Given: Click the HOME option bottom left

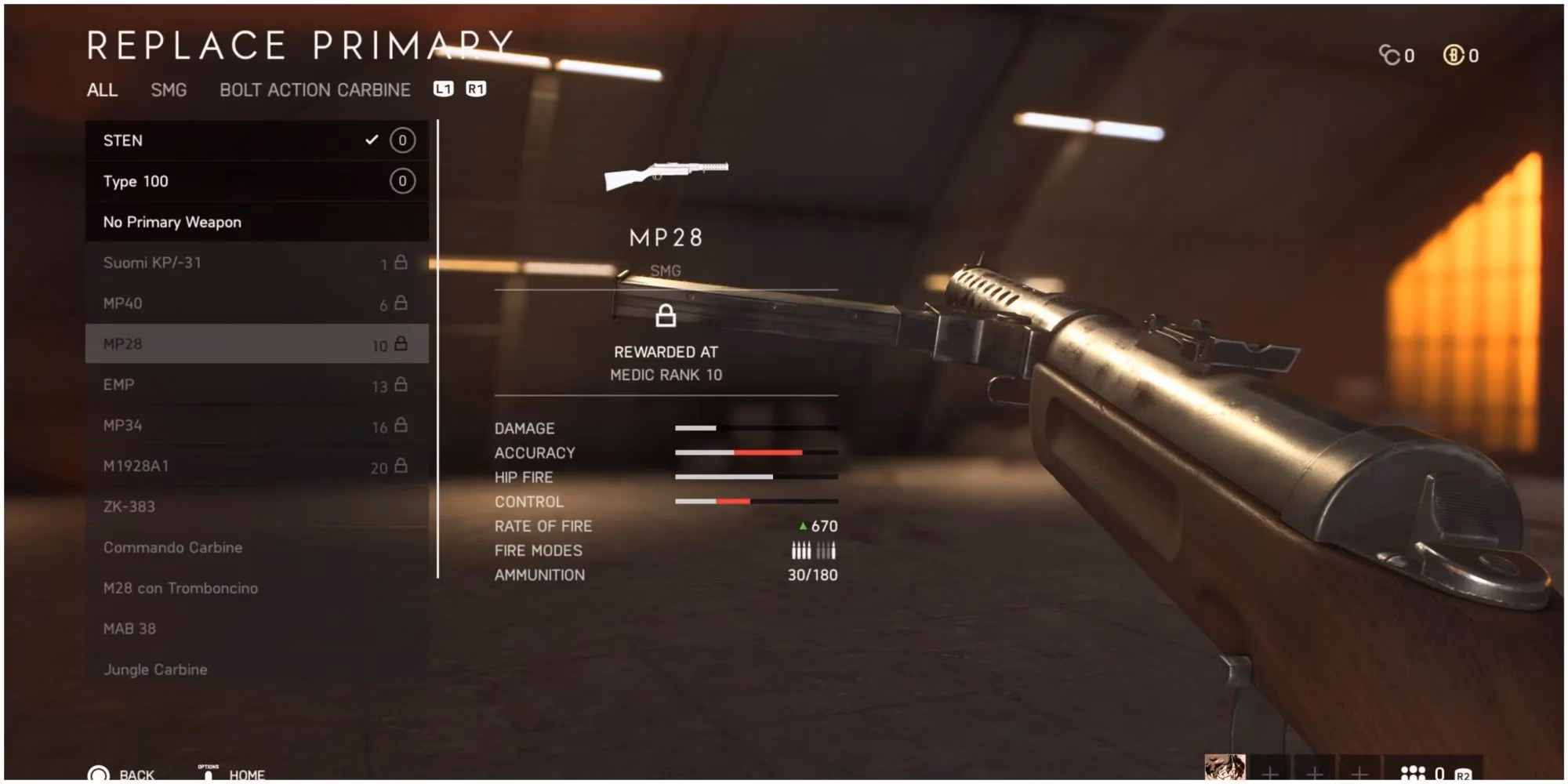Looking at the screenshot, I should (247, 774).
